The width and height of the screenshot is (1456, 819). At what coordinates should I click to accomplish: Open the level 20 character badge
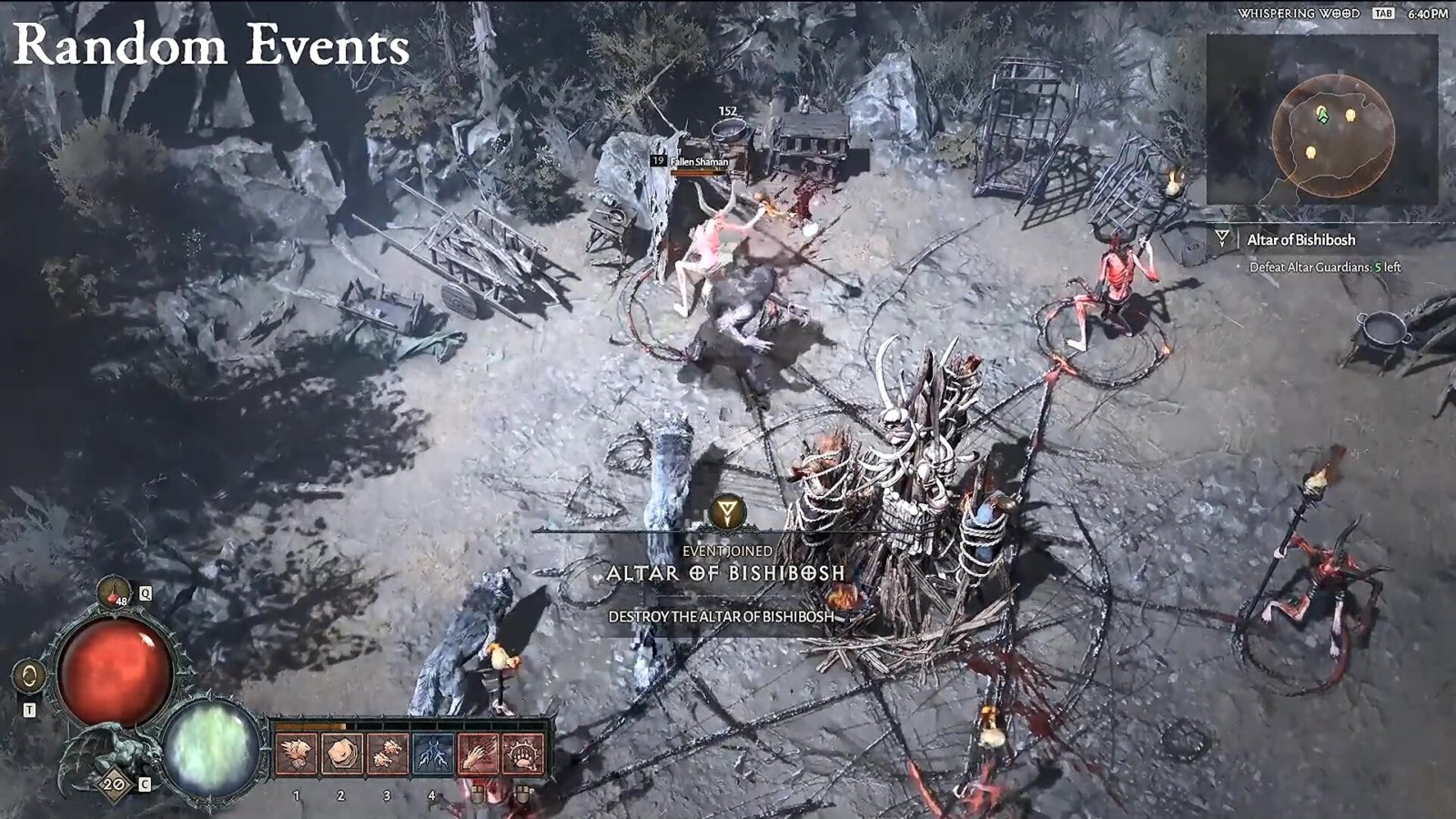pyautogui.click(x=114, y=784)
